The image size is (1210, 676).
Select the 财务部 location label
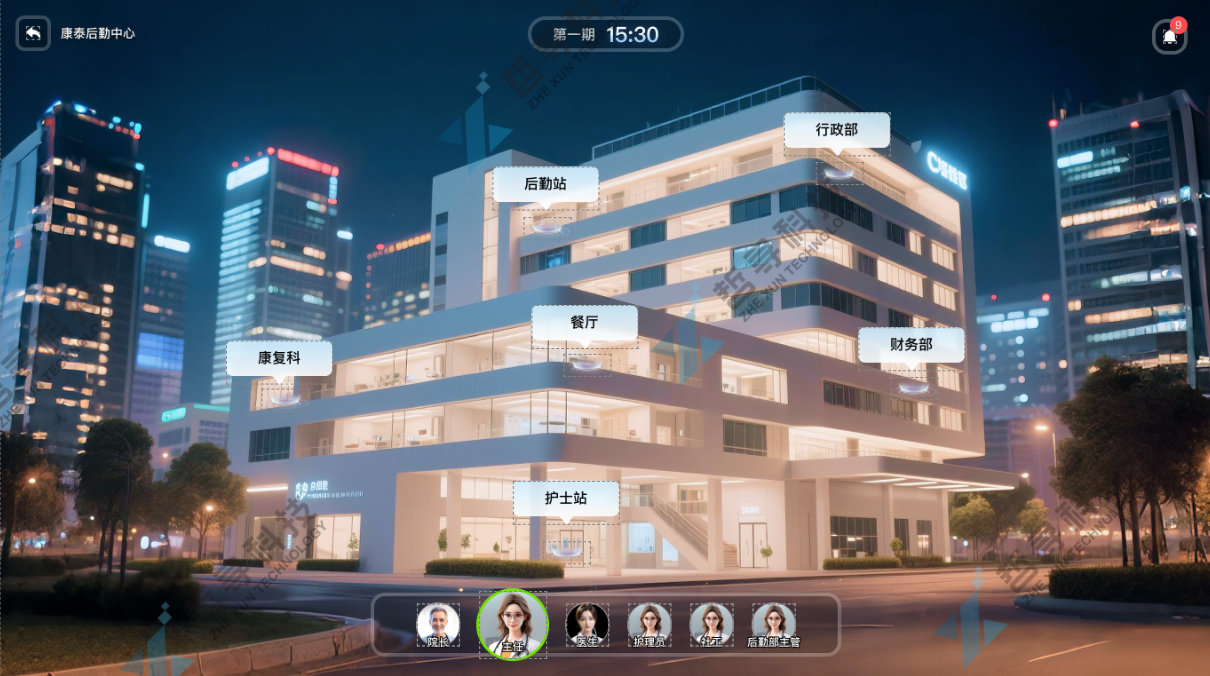[x=911, y=345]
